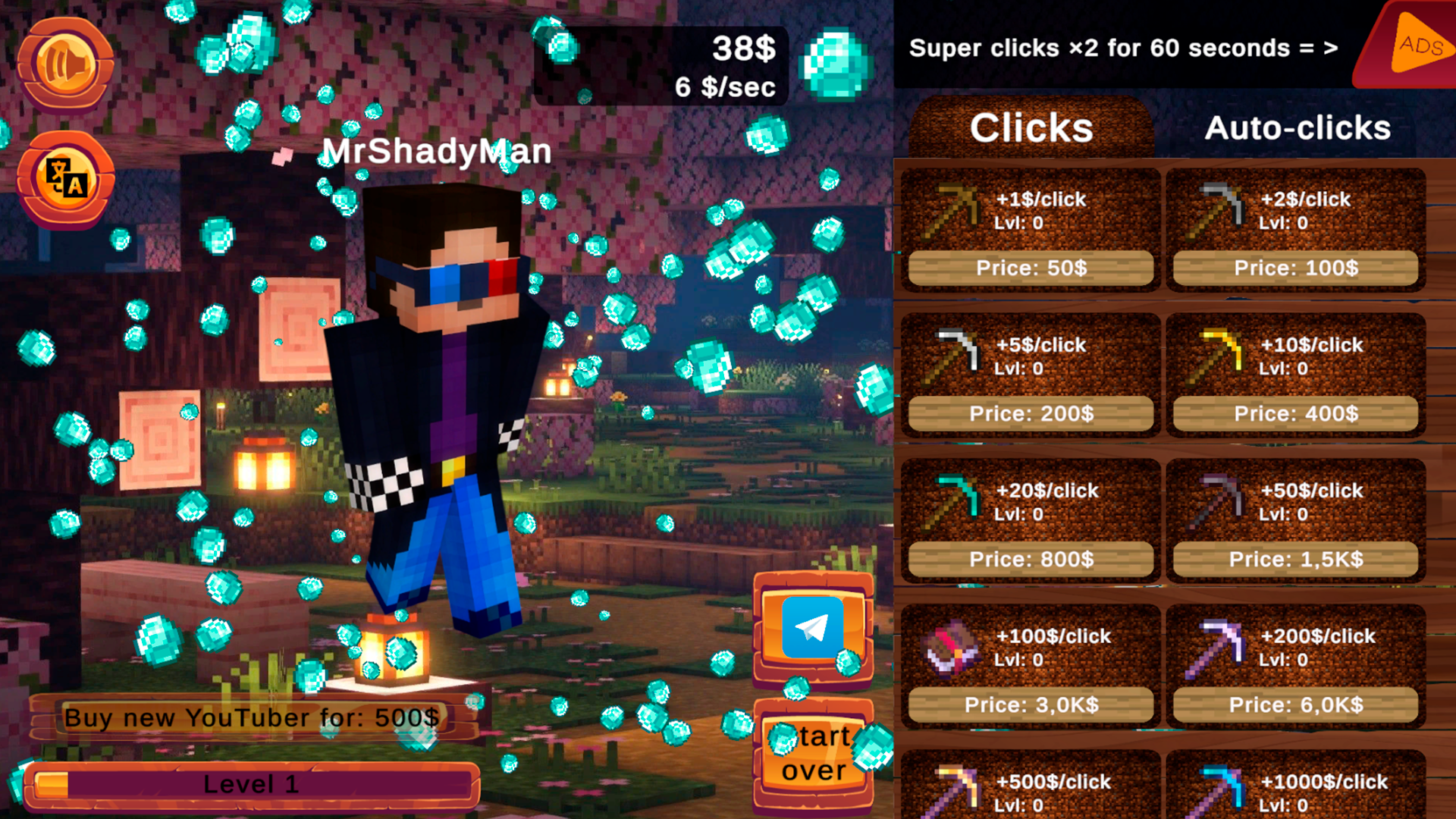Buy a new YouTuber for 500$

pyautogui.click(x=254, y=717)
